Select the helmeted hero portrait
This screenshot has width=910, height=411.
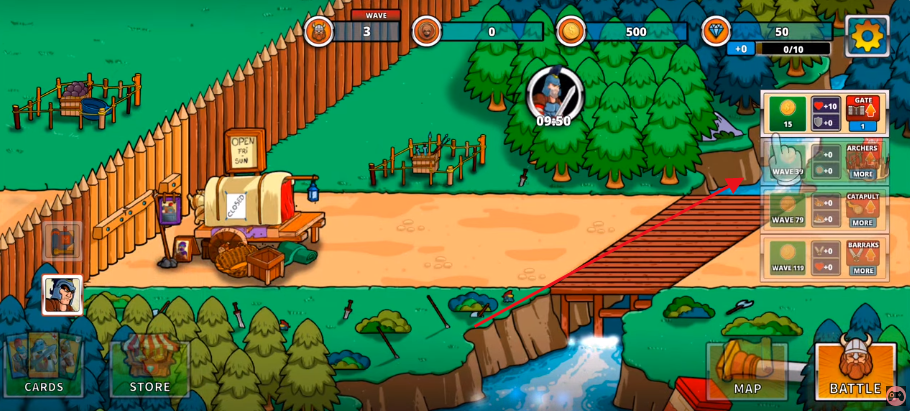pyautogui.click(x=63, y=295)
